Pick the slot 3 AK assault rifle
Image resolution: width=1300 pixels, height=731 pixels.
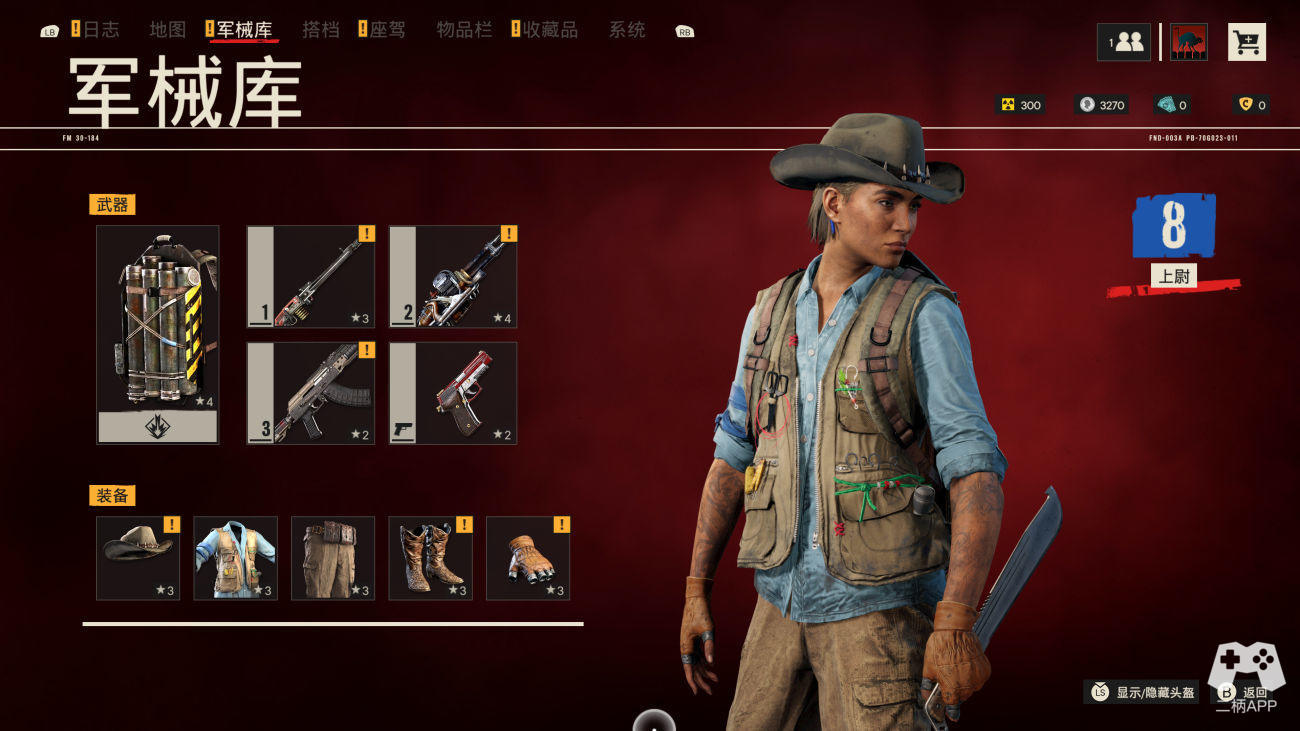311,393
